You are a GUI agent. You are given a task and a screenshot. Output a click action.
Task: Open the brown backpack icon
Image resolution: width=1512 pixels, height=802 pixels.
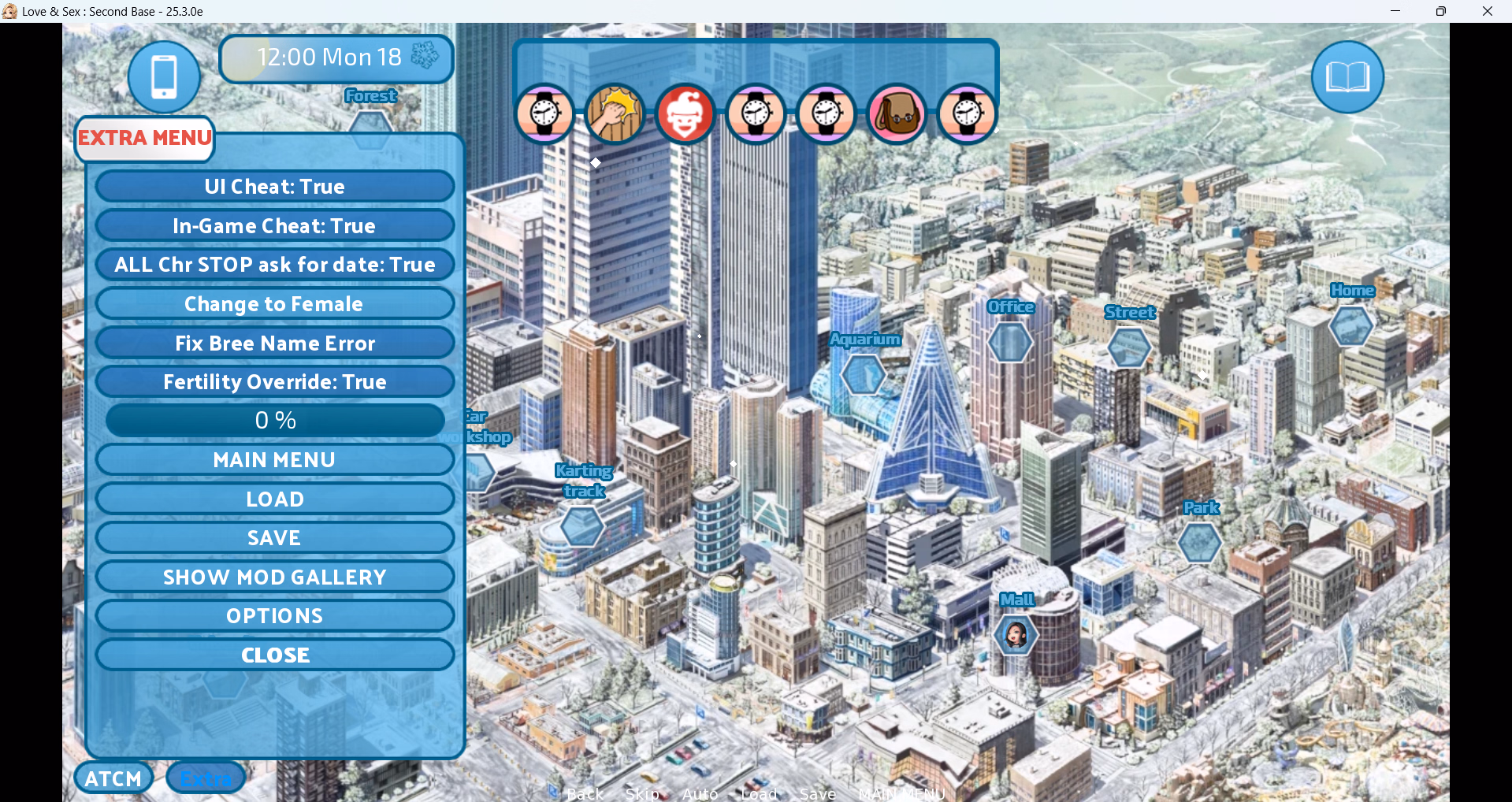pos(897,114)
